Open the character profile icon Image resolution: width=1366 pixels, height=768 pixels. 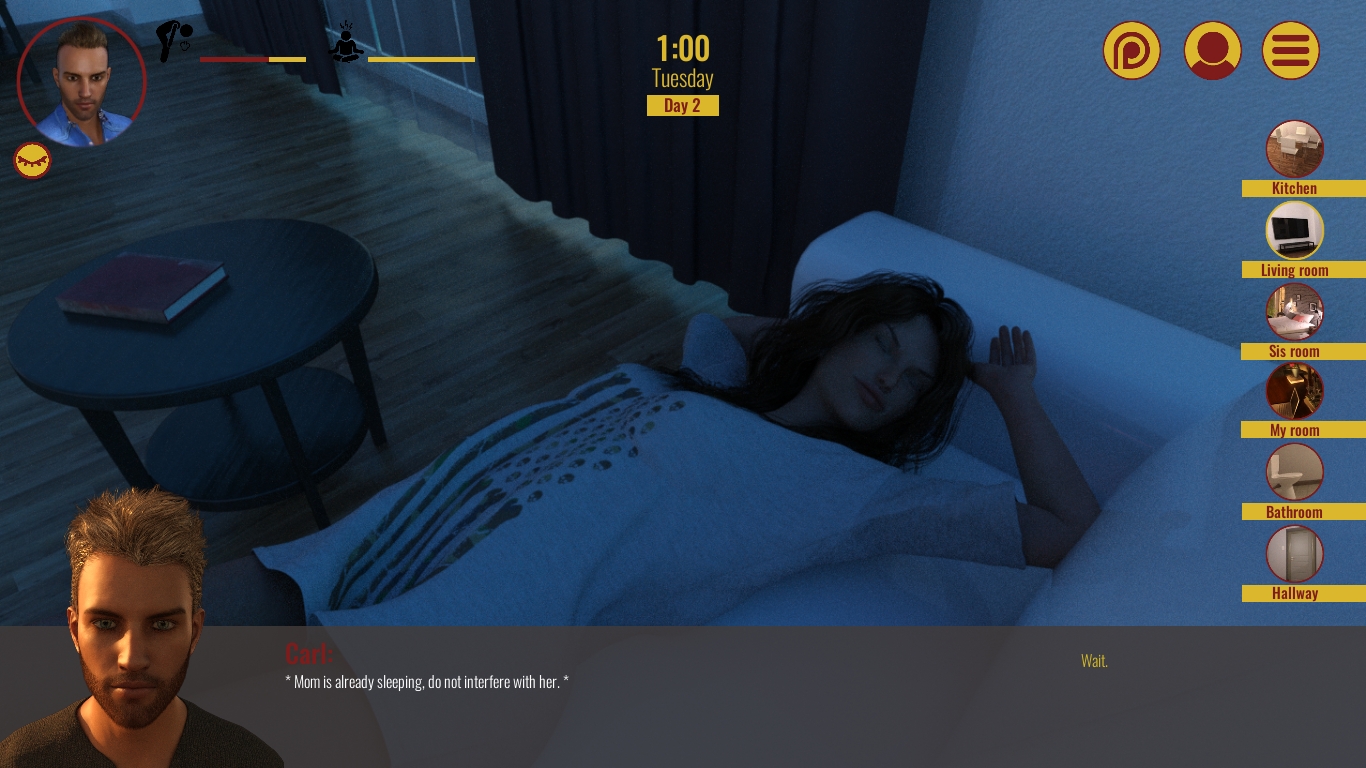pyautogui.click(x=1212, y=50)
